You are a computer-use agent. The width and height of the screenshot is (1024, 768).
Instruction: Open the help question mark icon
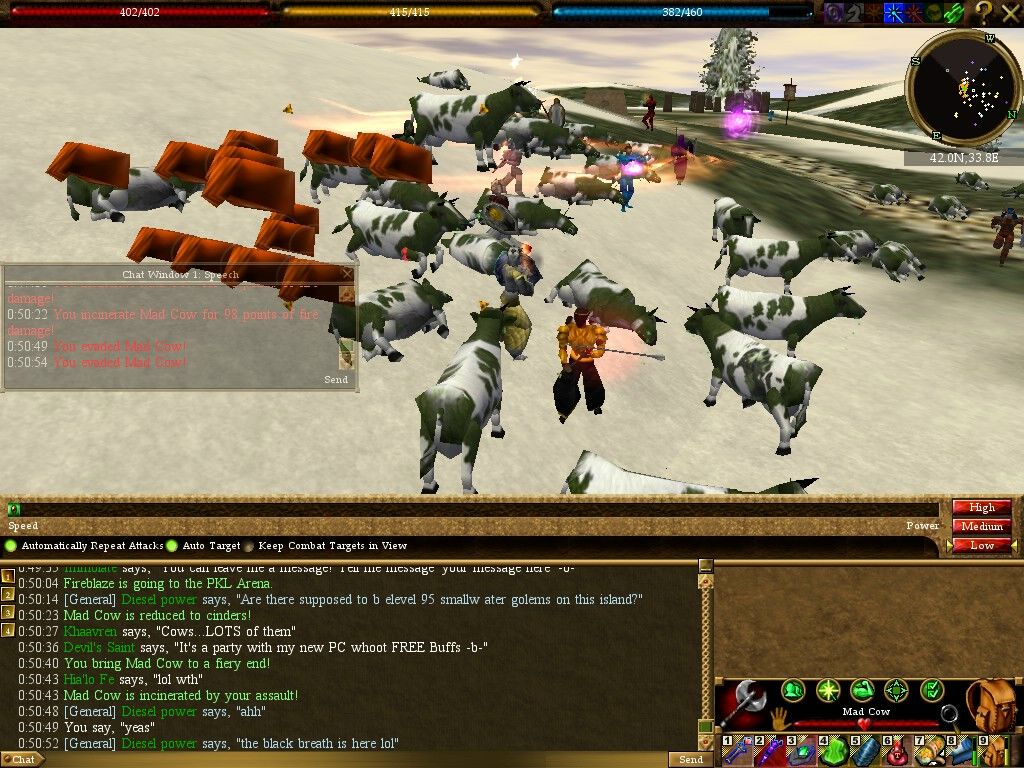click(983, 12)
